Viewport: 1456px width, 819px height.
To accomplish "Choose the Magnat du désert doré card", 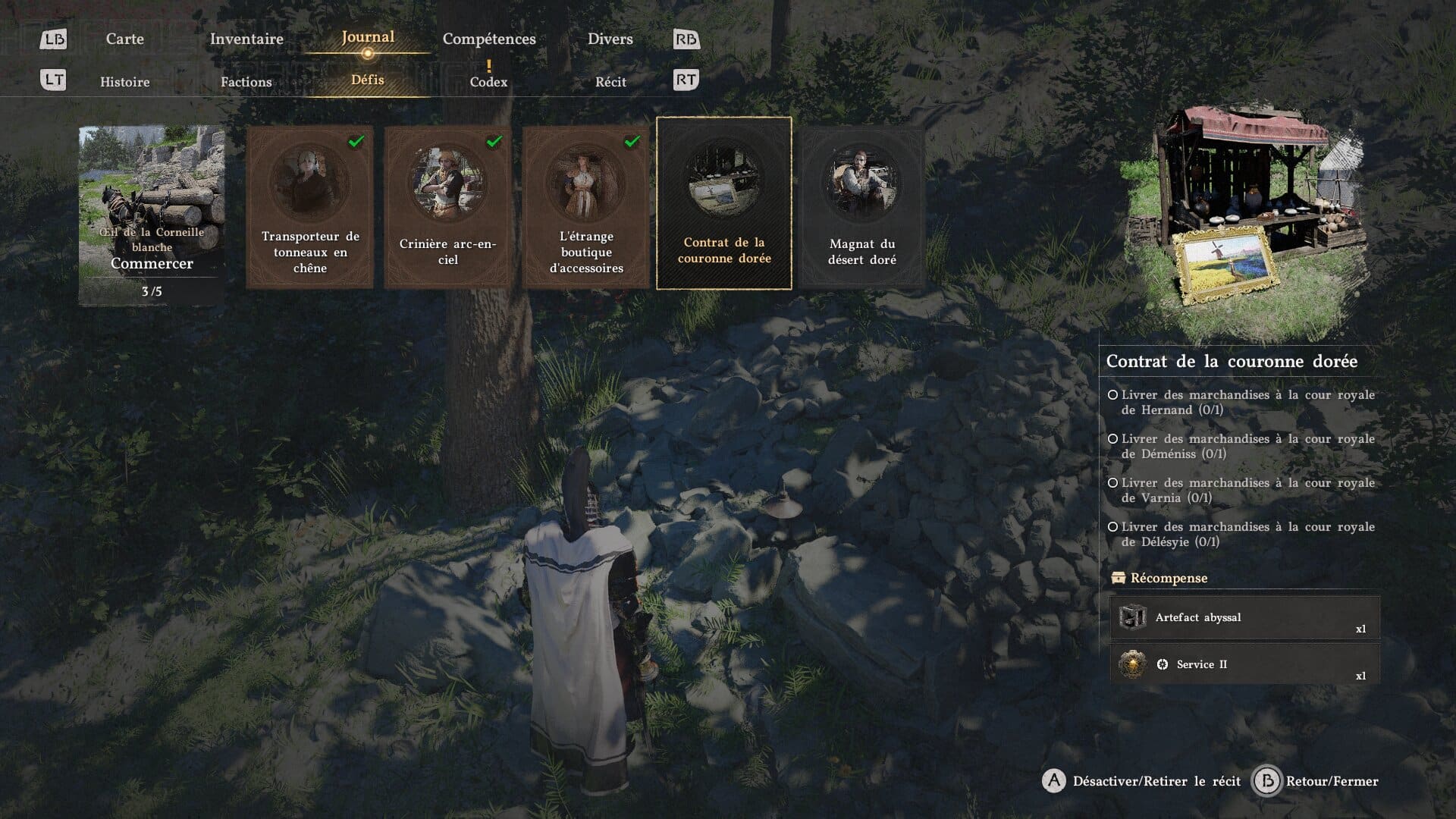I will click(x=862, y=206).
